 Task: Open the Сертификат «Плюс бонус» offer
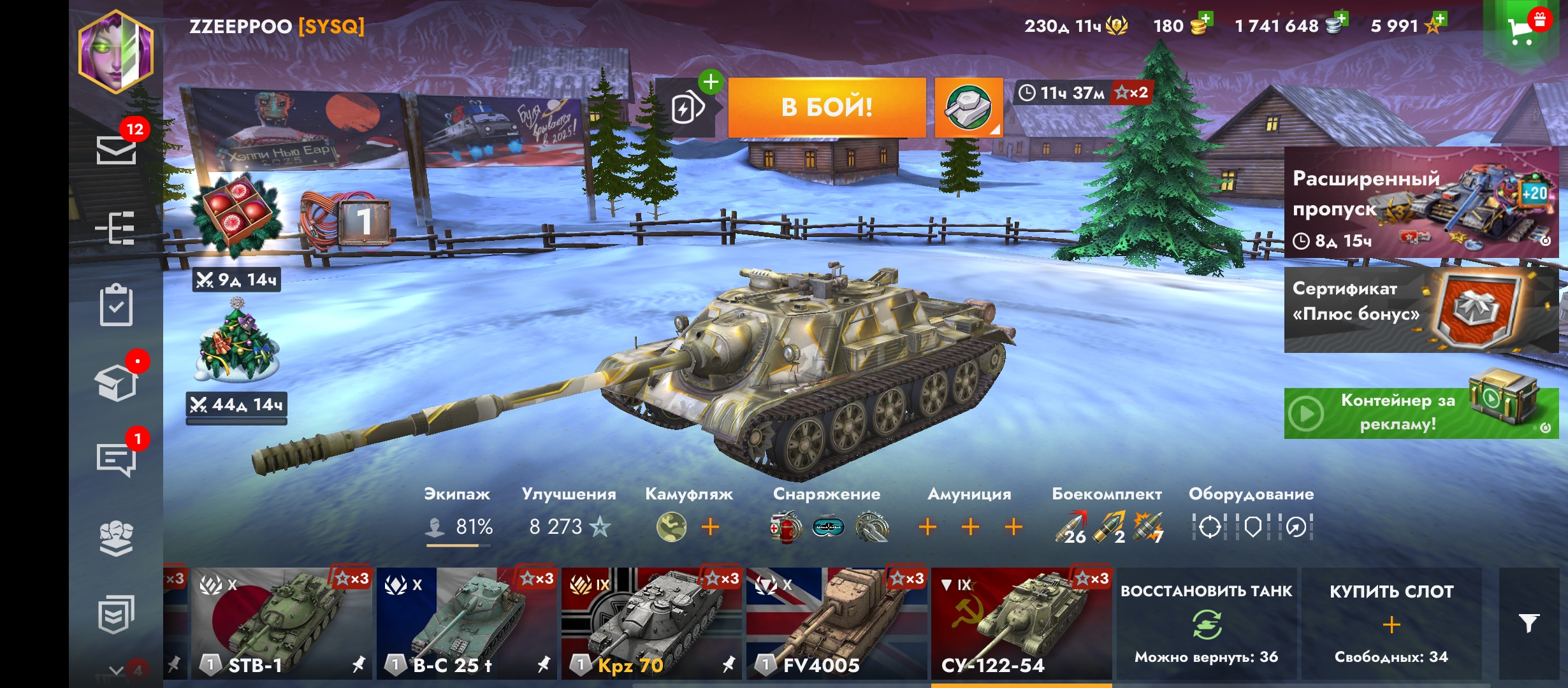click(x=1421, y=310)
